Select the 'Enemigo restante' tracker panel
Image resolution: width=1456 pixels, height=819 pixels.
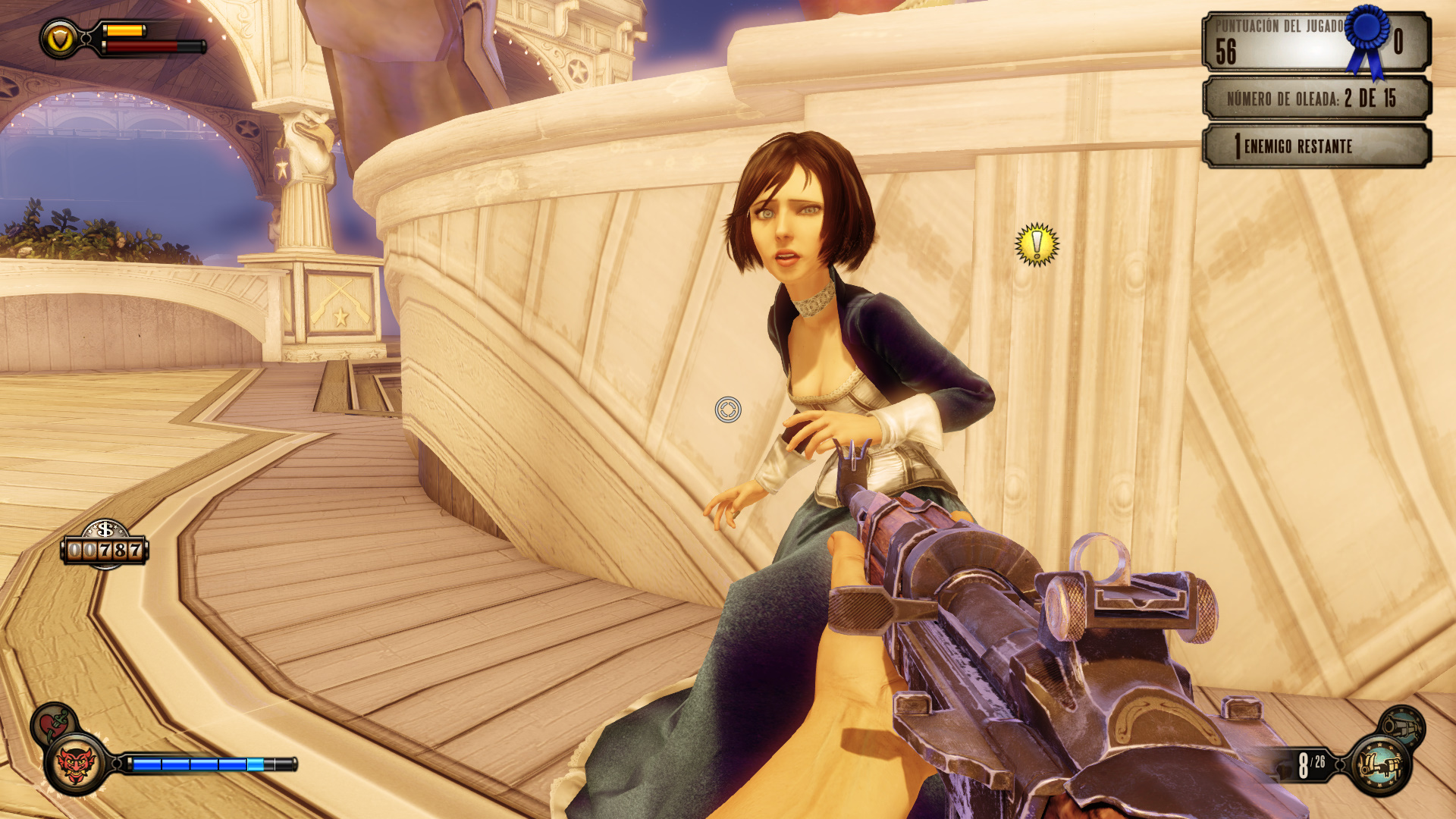click(x=1316, y=146)
